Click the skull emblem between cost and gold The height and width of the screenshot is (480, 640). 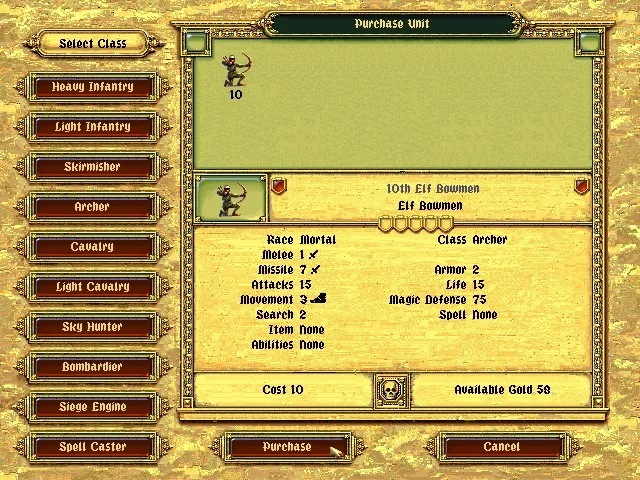392,390
